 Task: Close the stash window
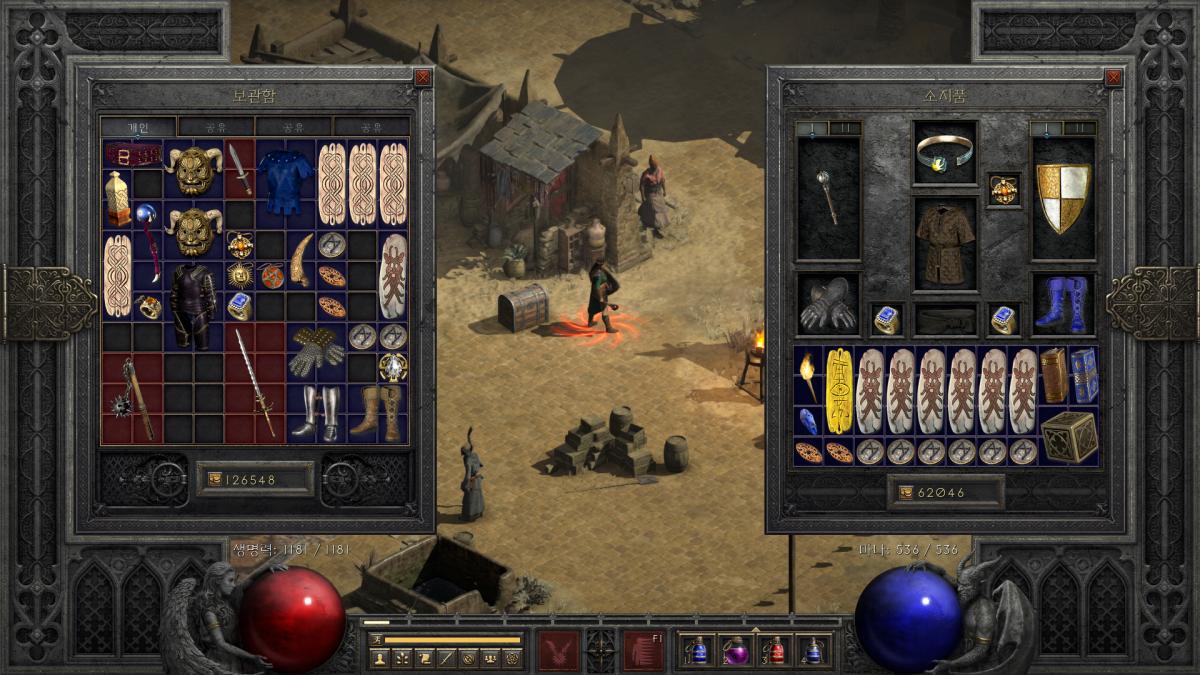tap(423, 77)
